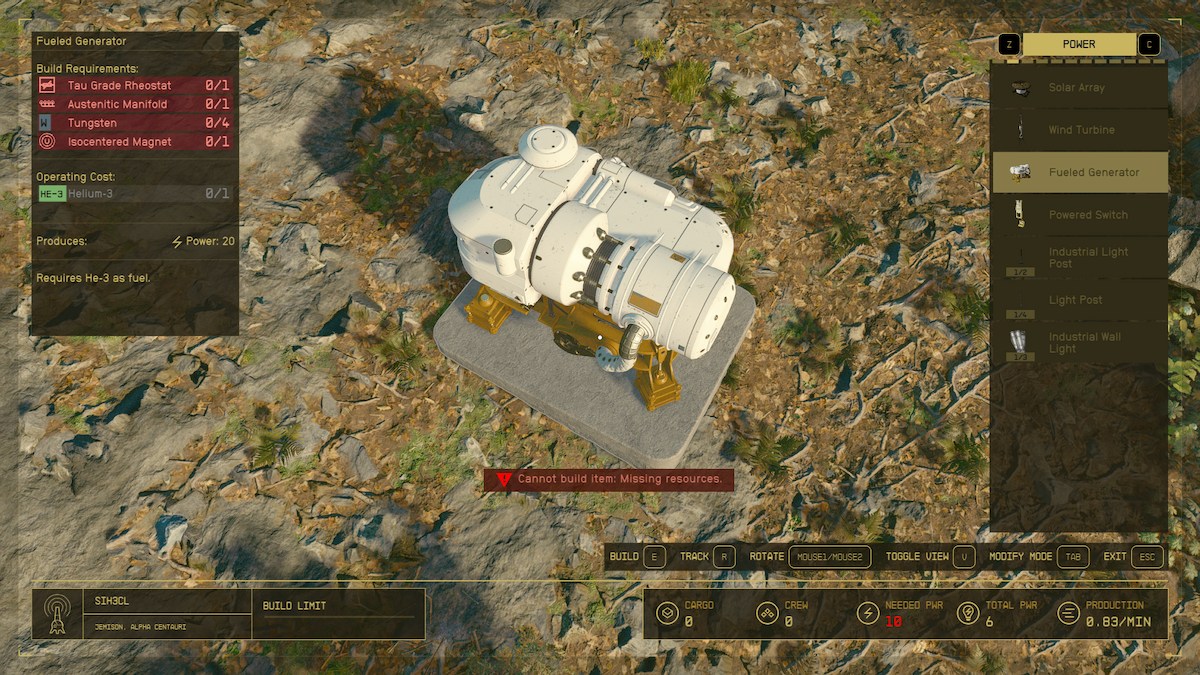Select the Austenitic Manifold requirement row
Screen dimensions: 1200x675
134,104
